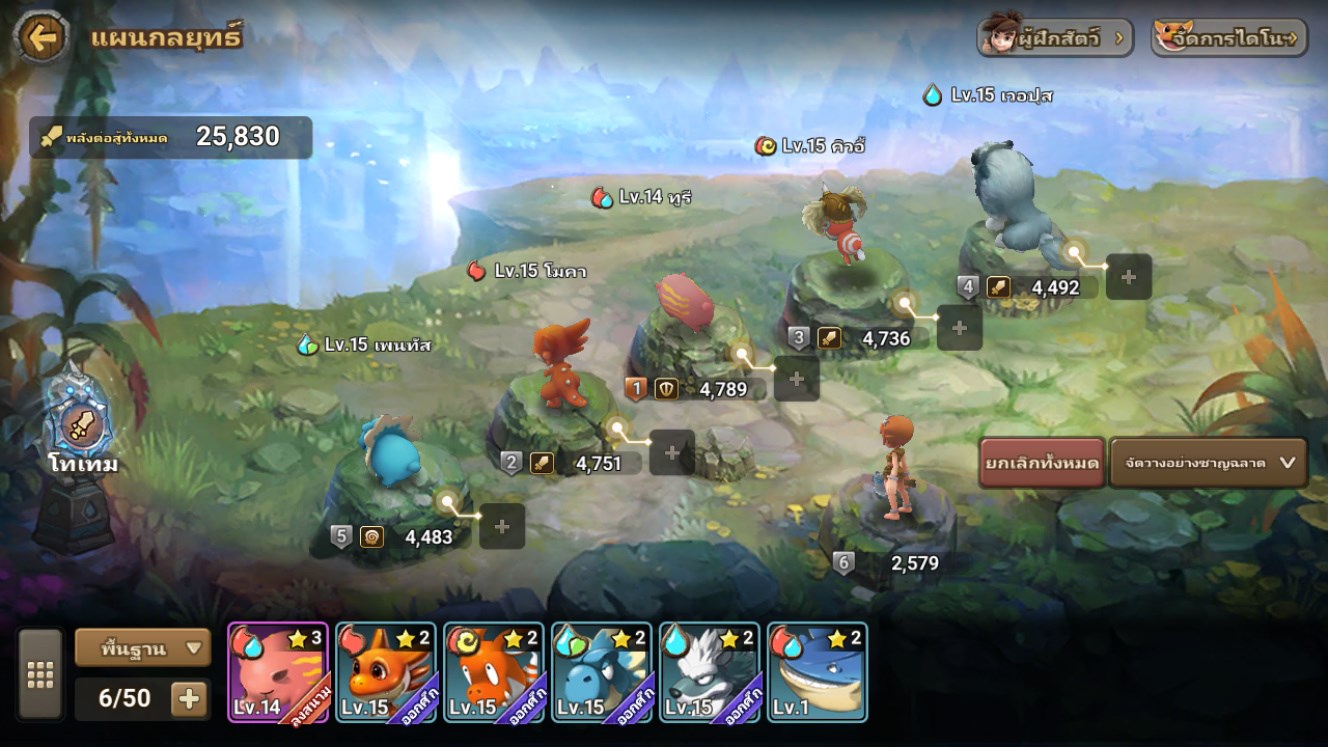Open the พื้นฐาน sort dropdown
The height and width of the screenshot is (747, 1328).
[142, 647]
